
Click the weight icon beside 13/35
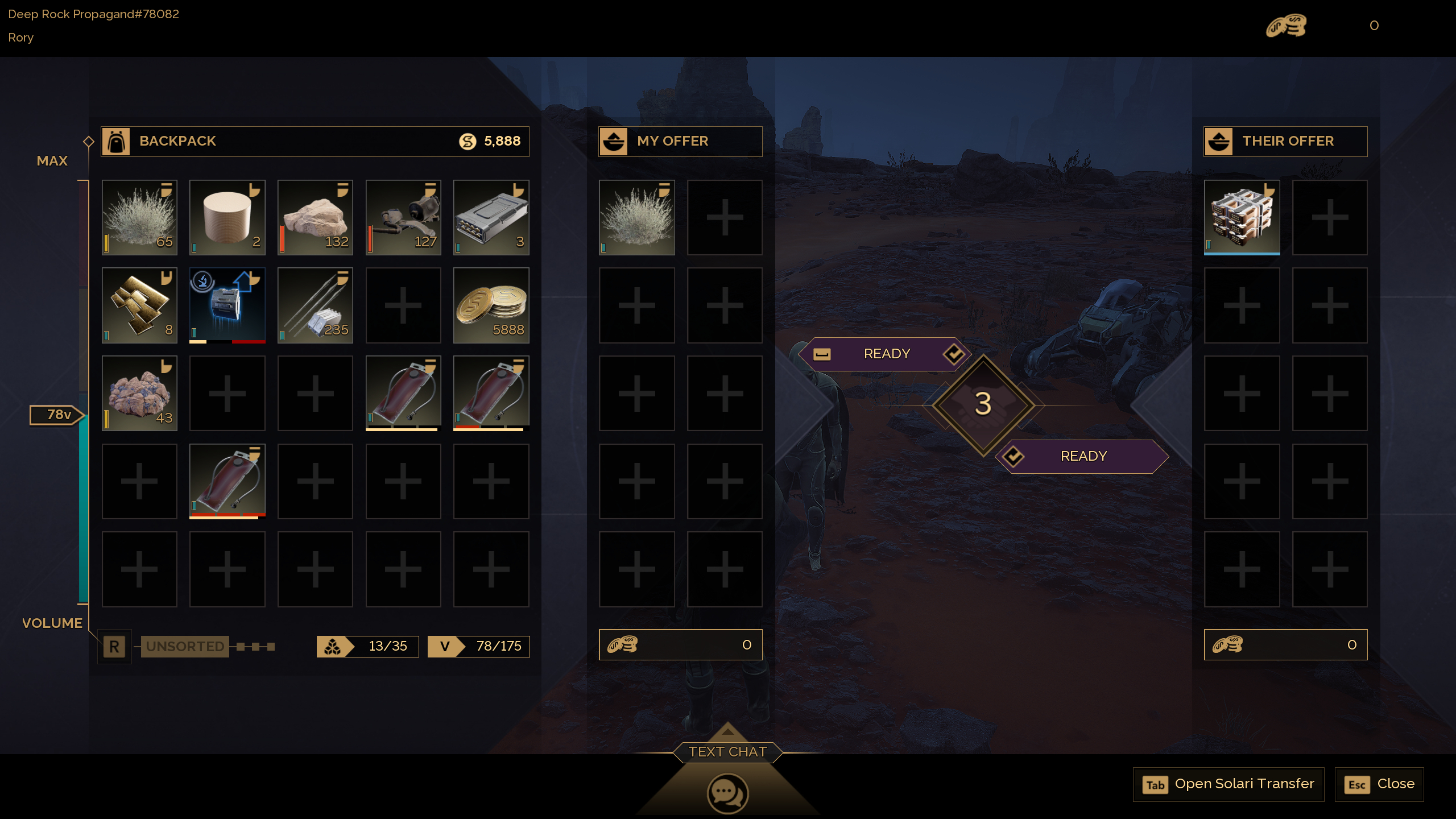pyautogui.click(x=332, y=646)
